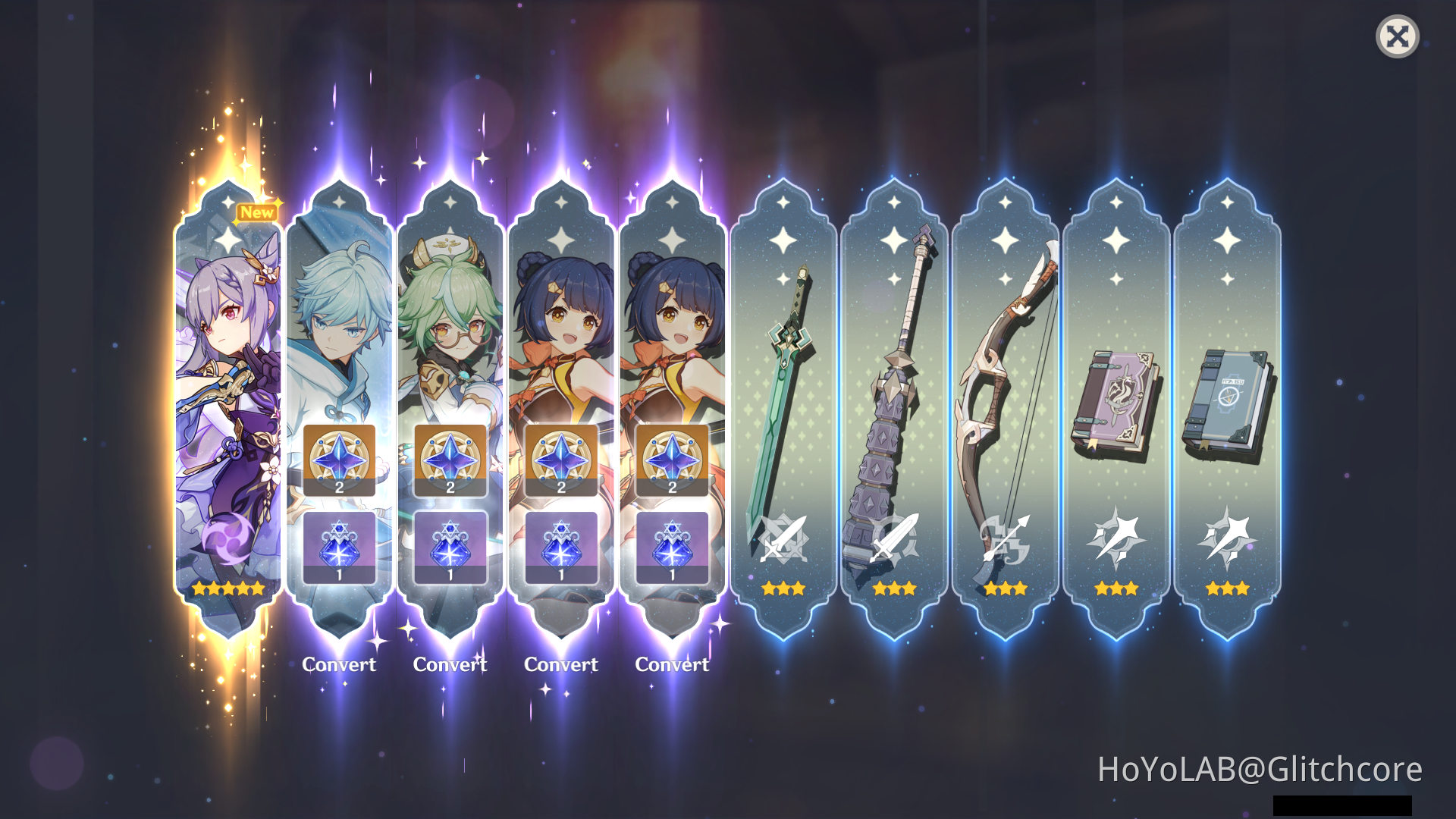Image resolution: width=1456 pixels, height=819 pixels.
Task: Click the New badge on Keqing's card
Action: pyautogui.click(x=256, y=212)
